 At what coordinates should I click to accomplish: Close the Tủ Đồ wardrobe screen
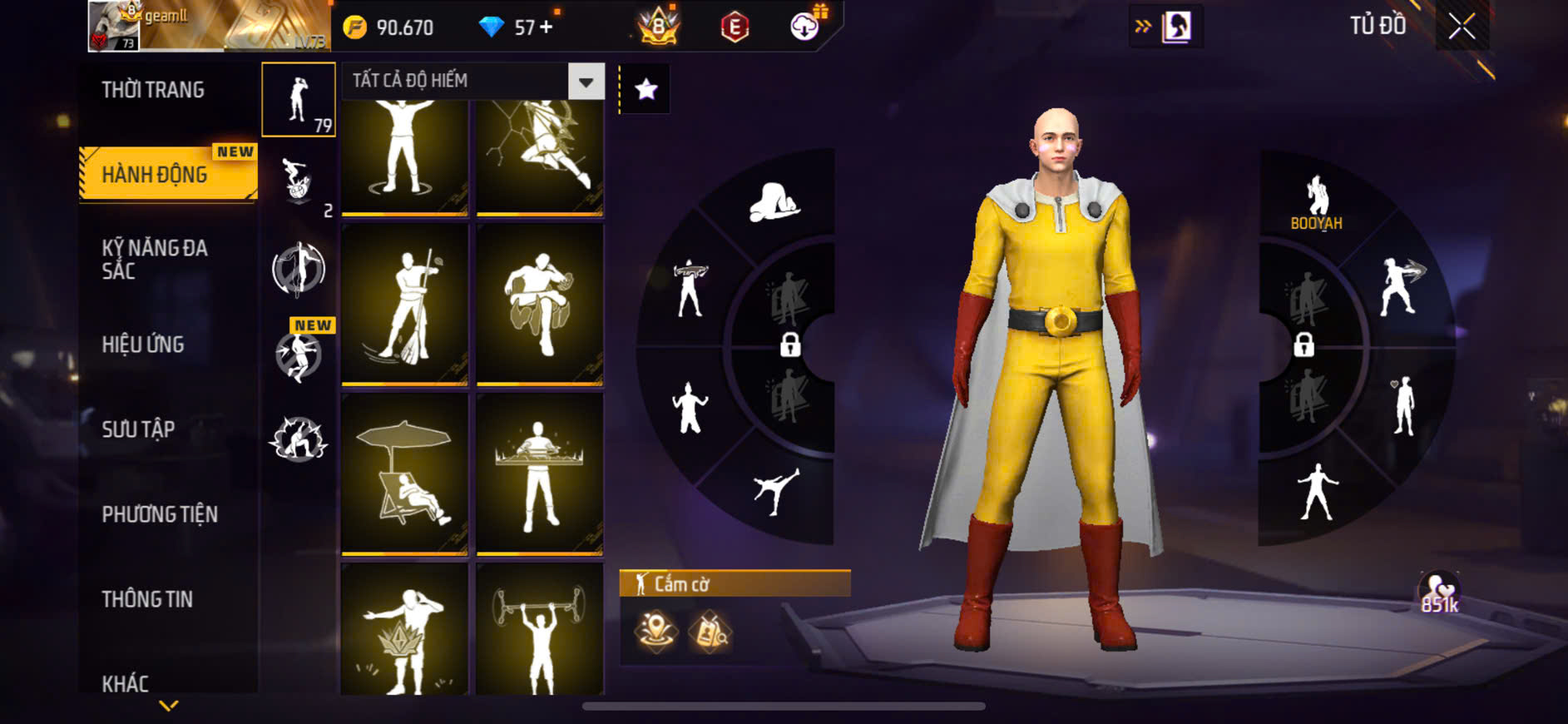pos(1462,27)
